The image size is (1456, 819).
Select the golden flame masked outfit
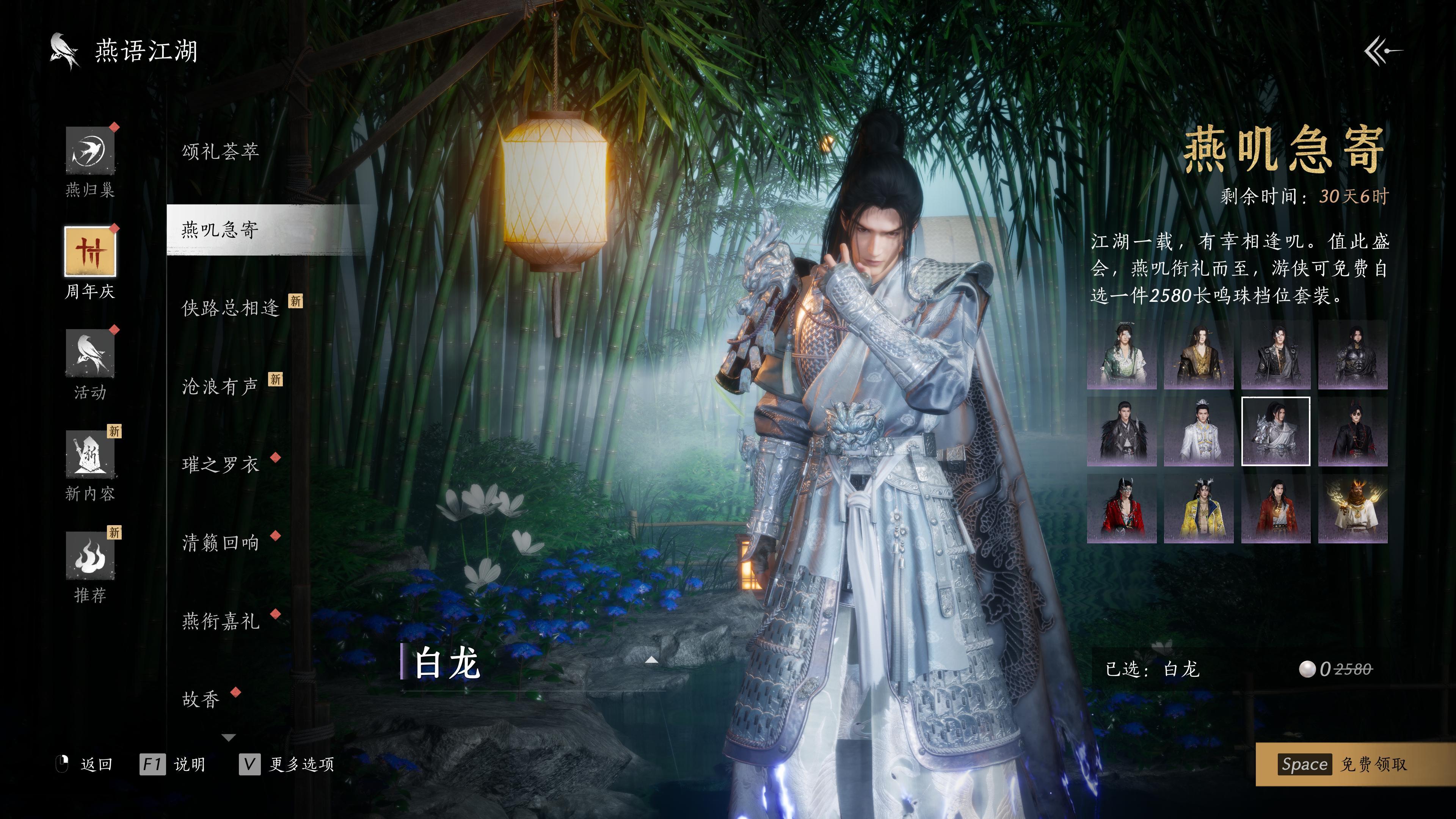[1352, 509]
